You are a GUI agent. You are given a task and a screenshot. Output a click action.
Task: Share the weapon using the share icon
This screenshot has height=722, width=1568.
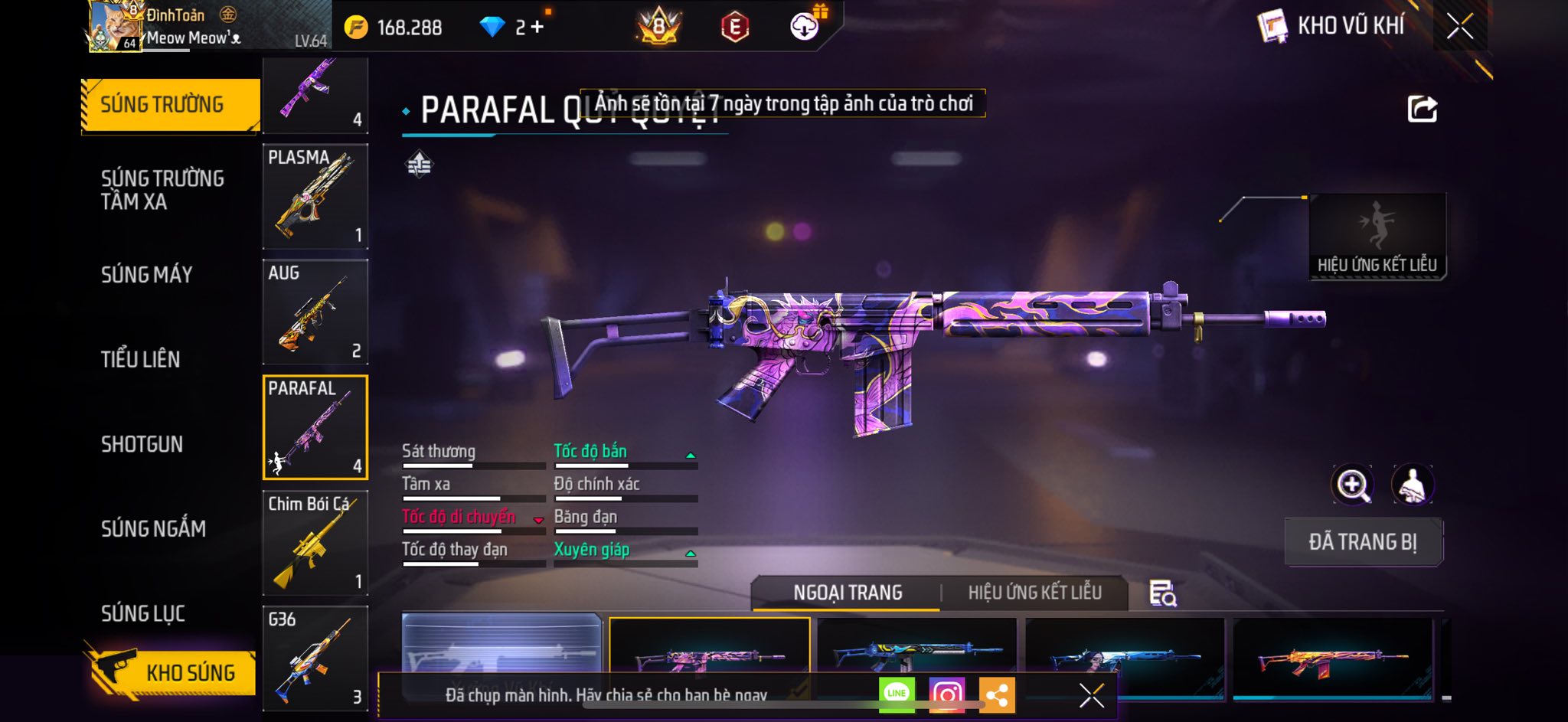(1422, 109)
